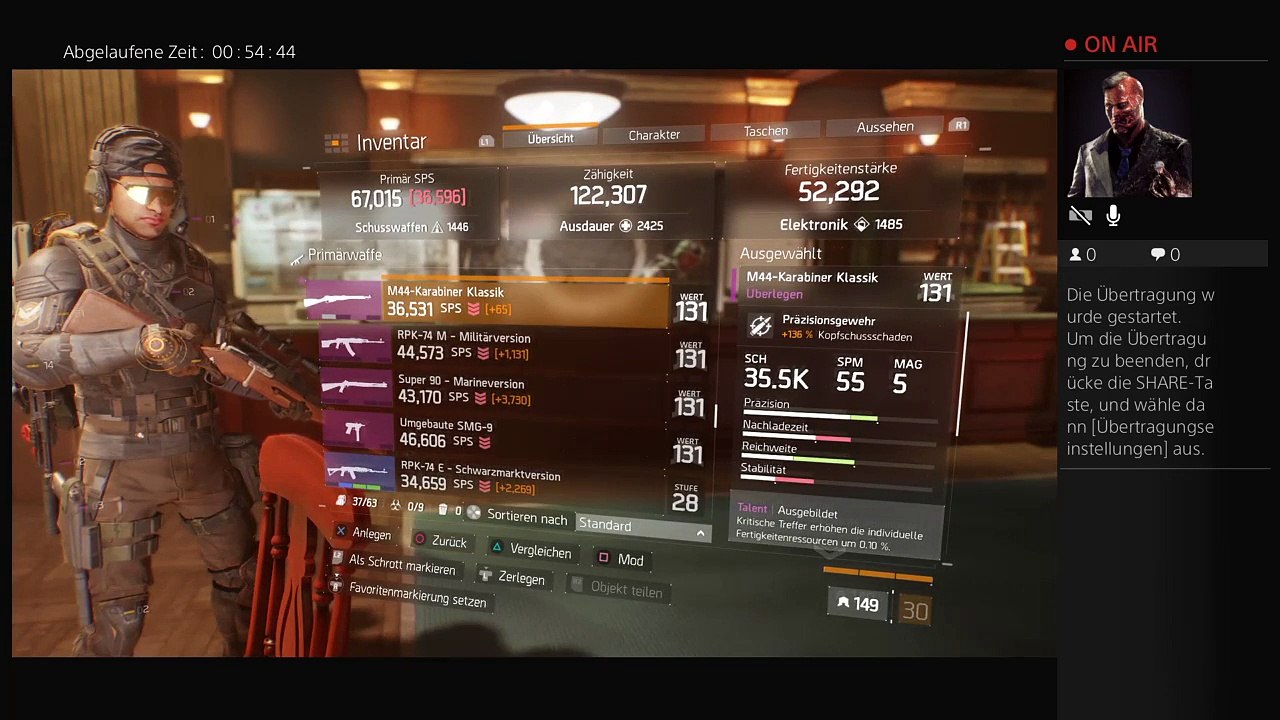The width and height of the screenshot is (1280, 720).
Task: Toggle the crossed-out camera icon
Action: pyautogui.click(x=1080, y=216)
